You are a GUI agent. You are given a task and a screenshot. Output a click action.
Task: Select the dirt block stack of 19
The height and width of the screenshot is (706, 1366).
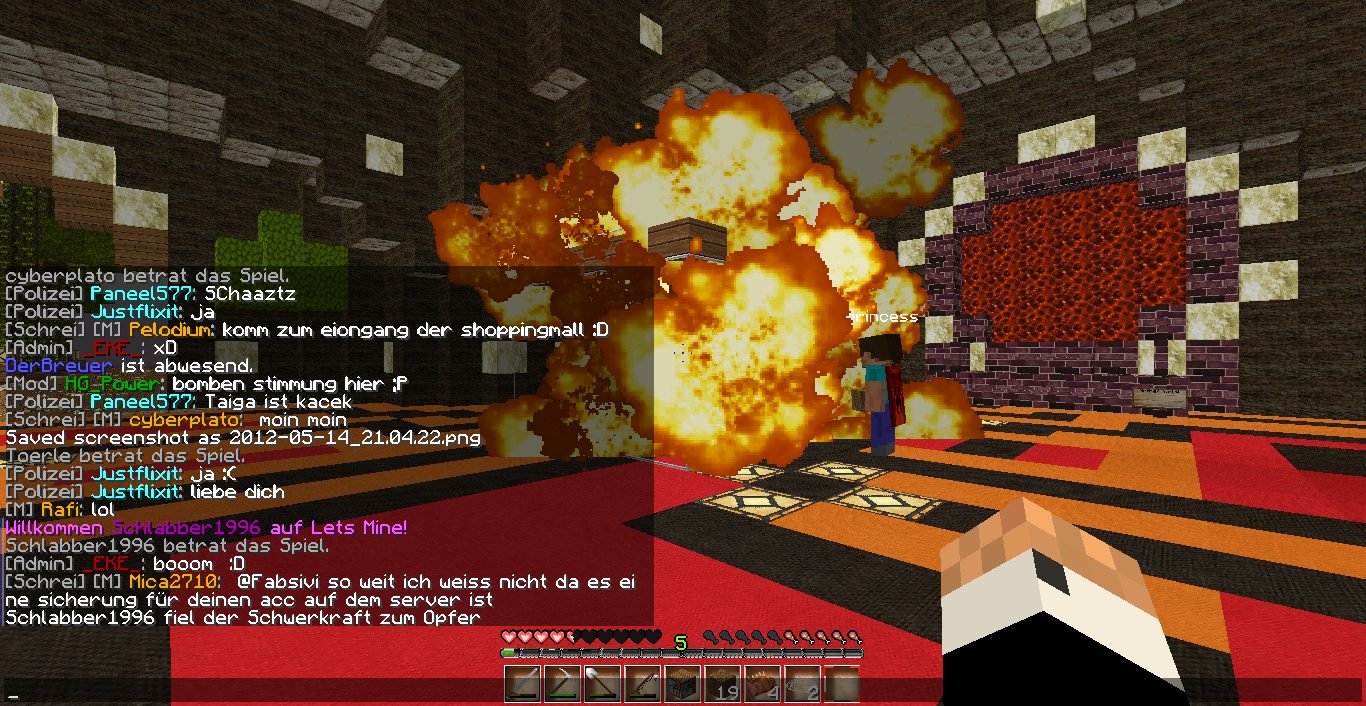coord(722,685)
